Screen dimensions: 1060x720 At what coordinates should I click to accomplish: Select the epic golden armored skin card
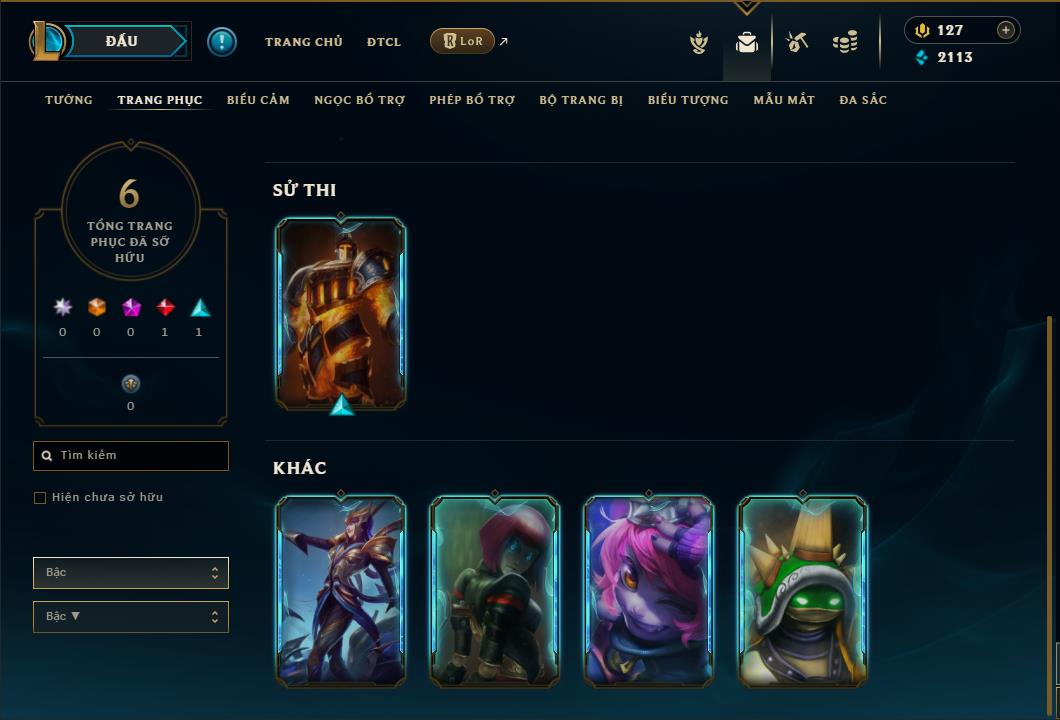click(x=341, y=313)
